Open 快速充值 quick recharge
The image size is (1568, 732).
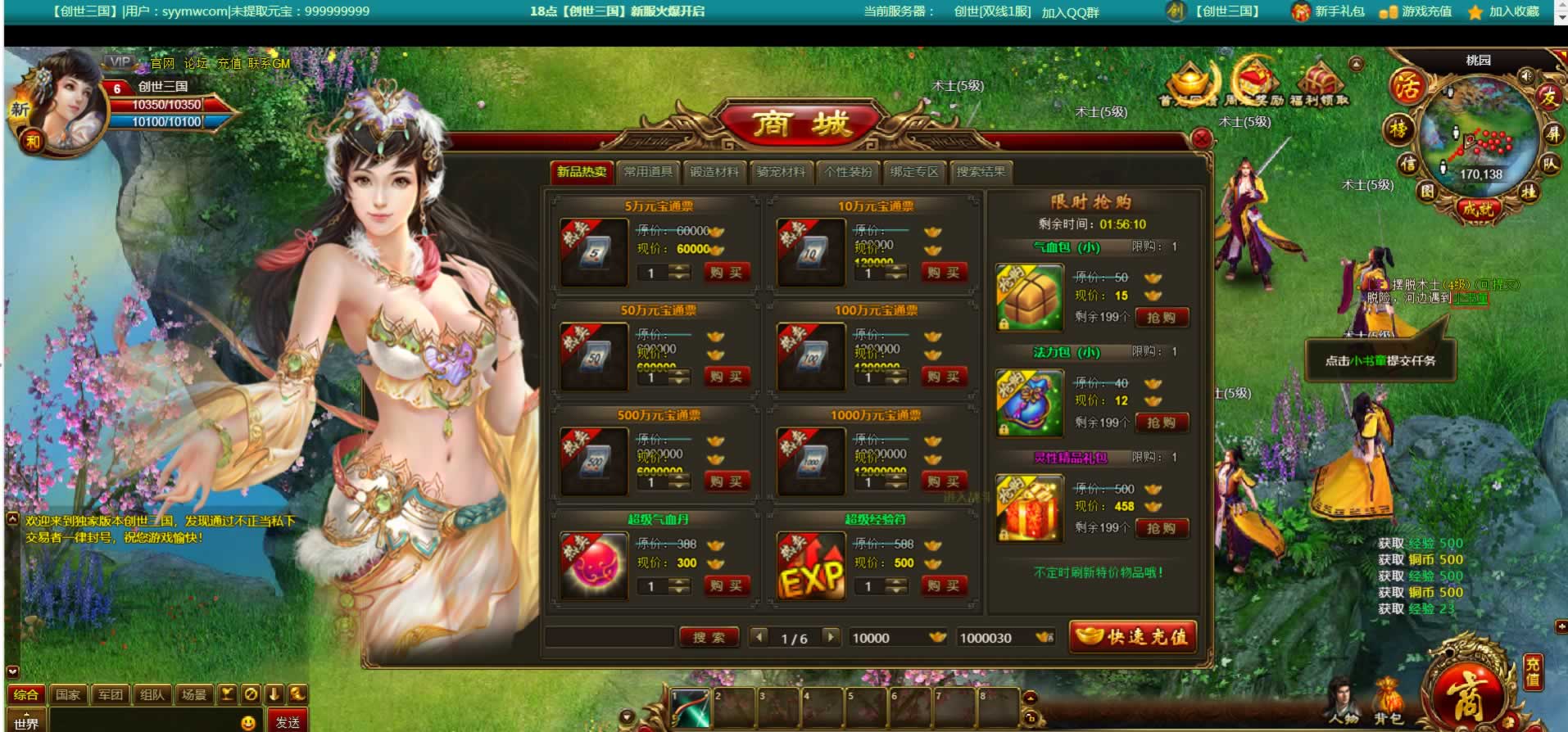click(x=1133, y=637)
